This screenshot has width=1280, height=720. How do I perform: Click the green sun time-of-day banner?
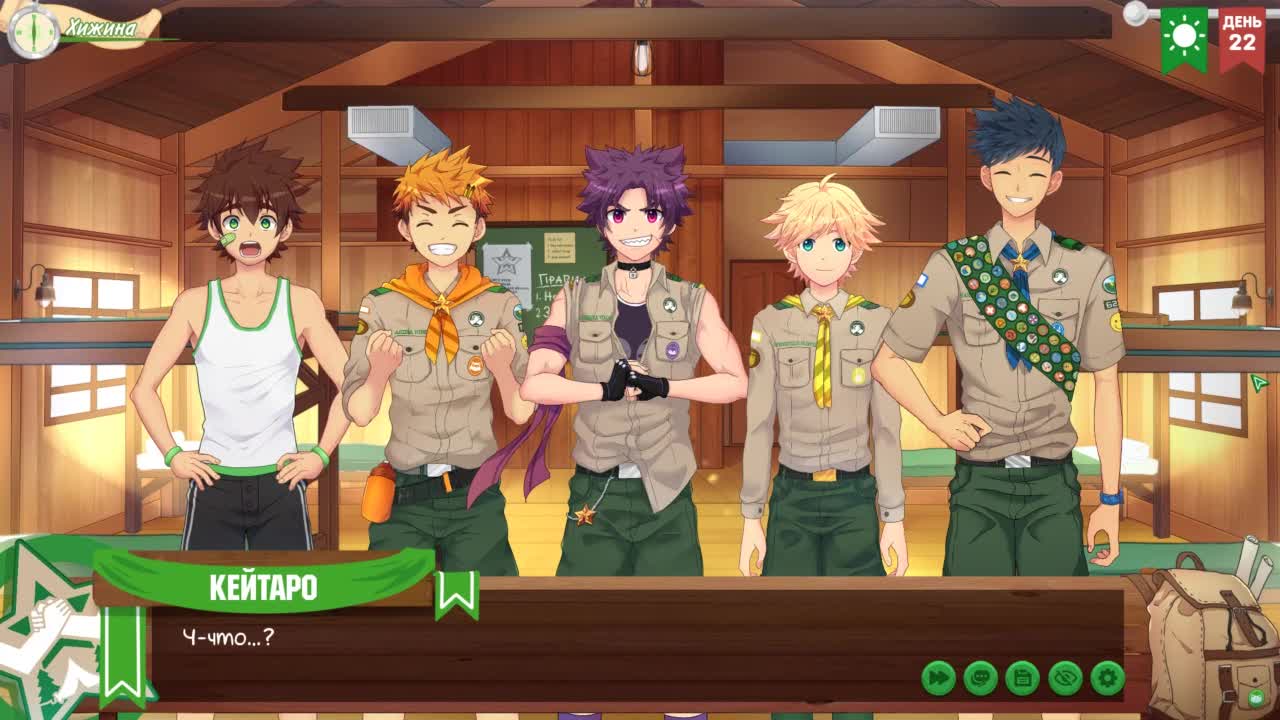1185,38
